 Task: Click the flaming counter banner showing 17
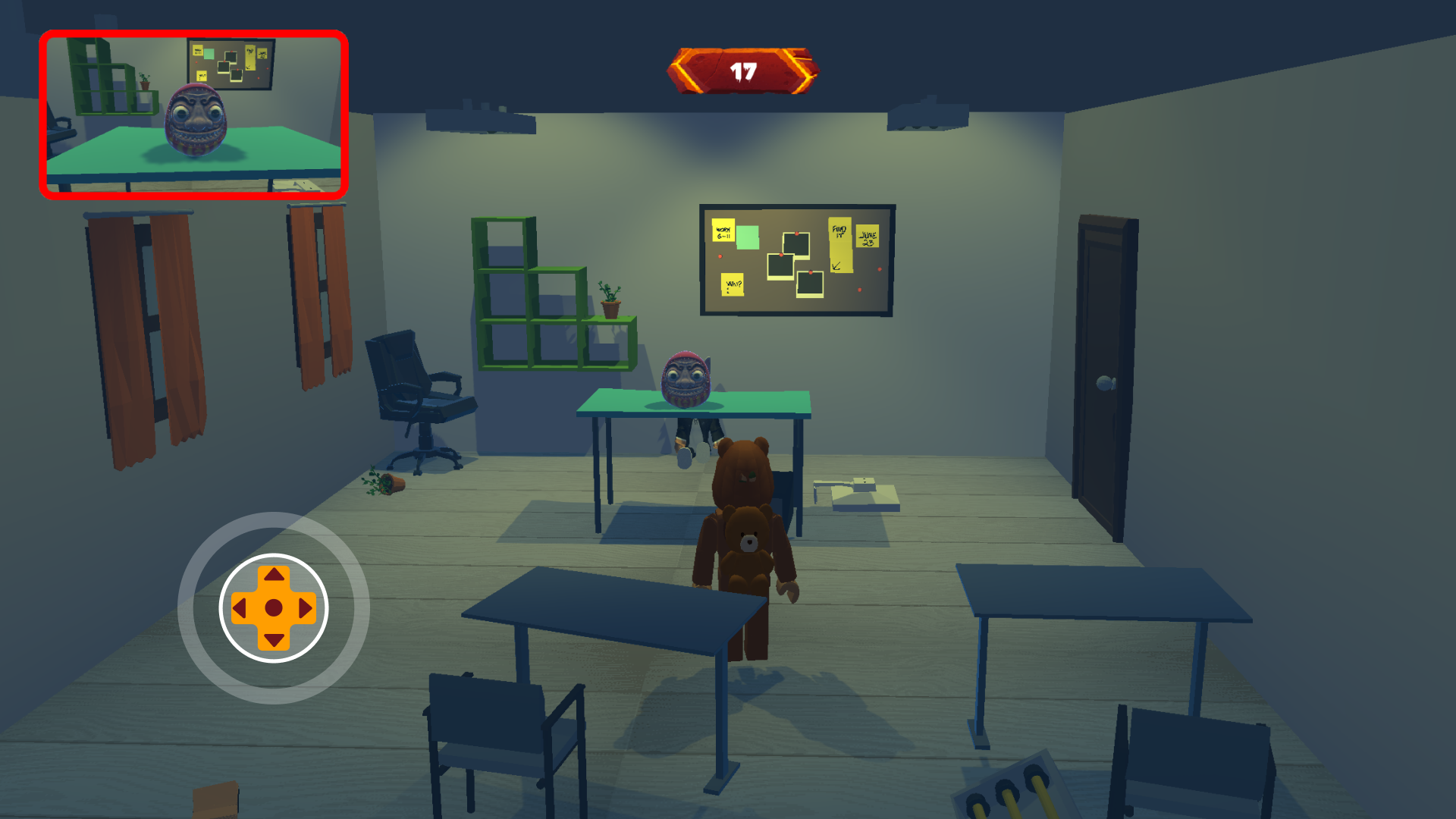pos(743,70)
